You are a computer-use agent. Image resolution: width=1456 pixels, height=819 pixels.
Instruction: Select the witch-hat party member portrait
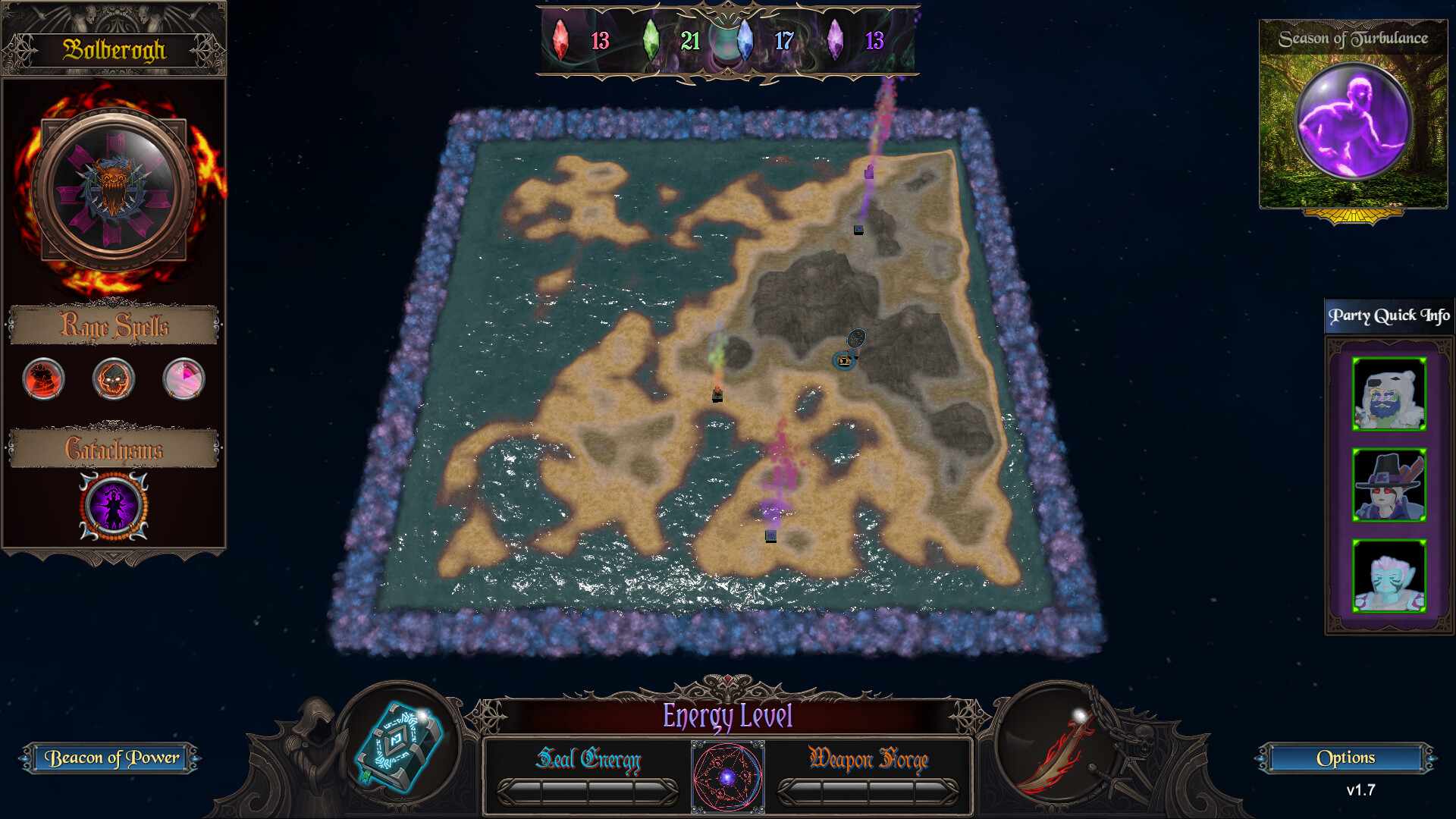[x=1388, y=485]
